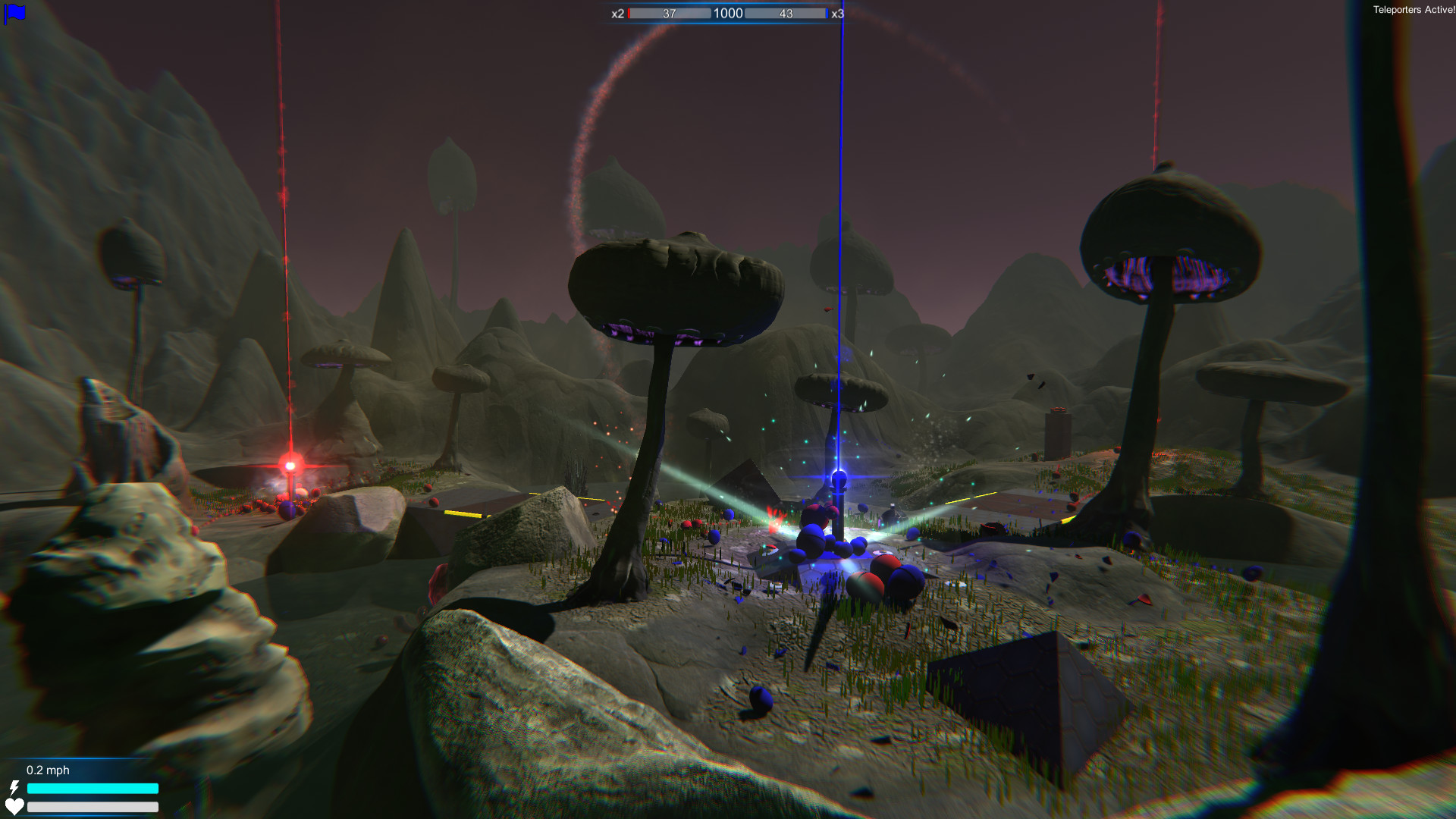The width and height of the screenshot is (1456, 819).
Task: Click the red team score counter showing 37
Action: pyautogui.click(x=667, y=13)
